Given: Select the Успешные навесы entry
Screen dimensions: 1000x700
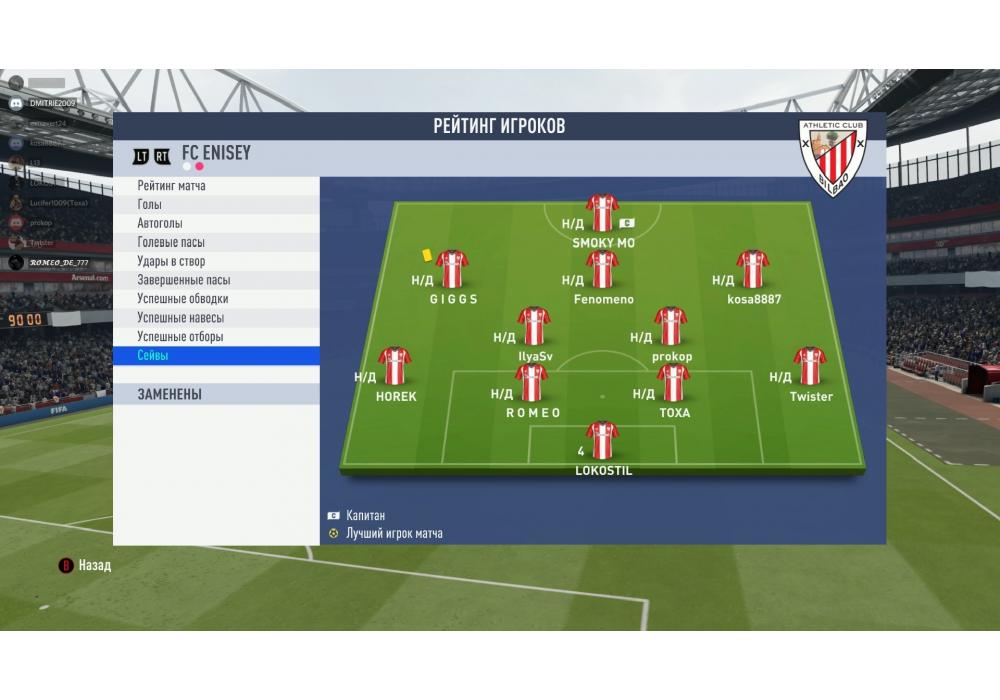Looking at the screenshot, I should pyautogui.click(x=215, y=318).
